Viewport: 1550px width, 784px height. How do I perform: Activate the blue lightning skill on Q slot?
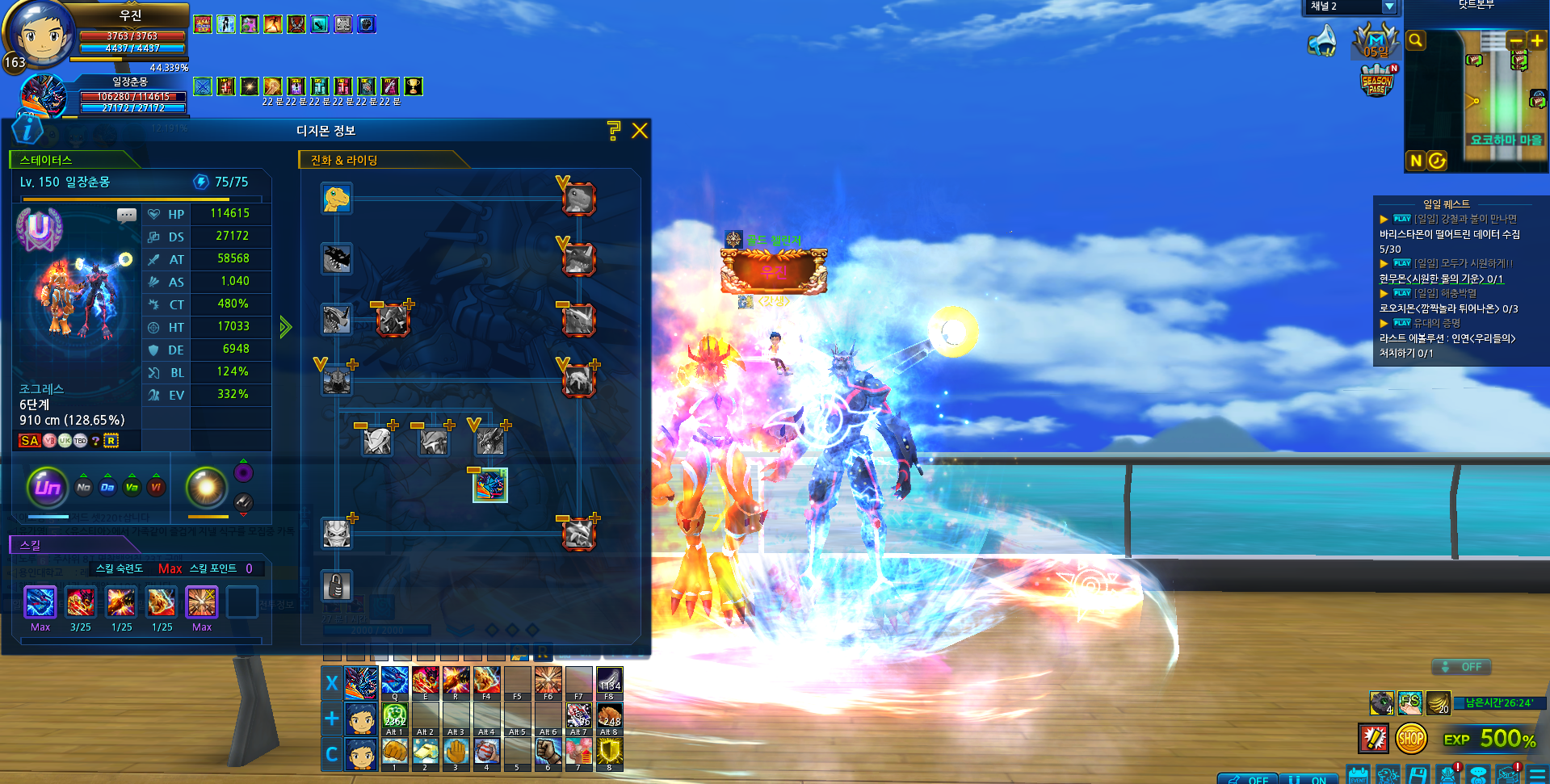click(x=394, y=681)
